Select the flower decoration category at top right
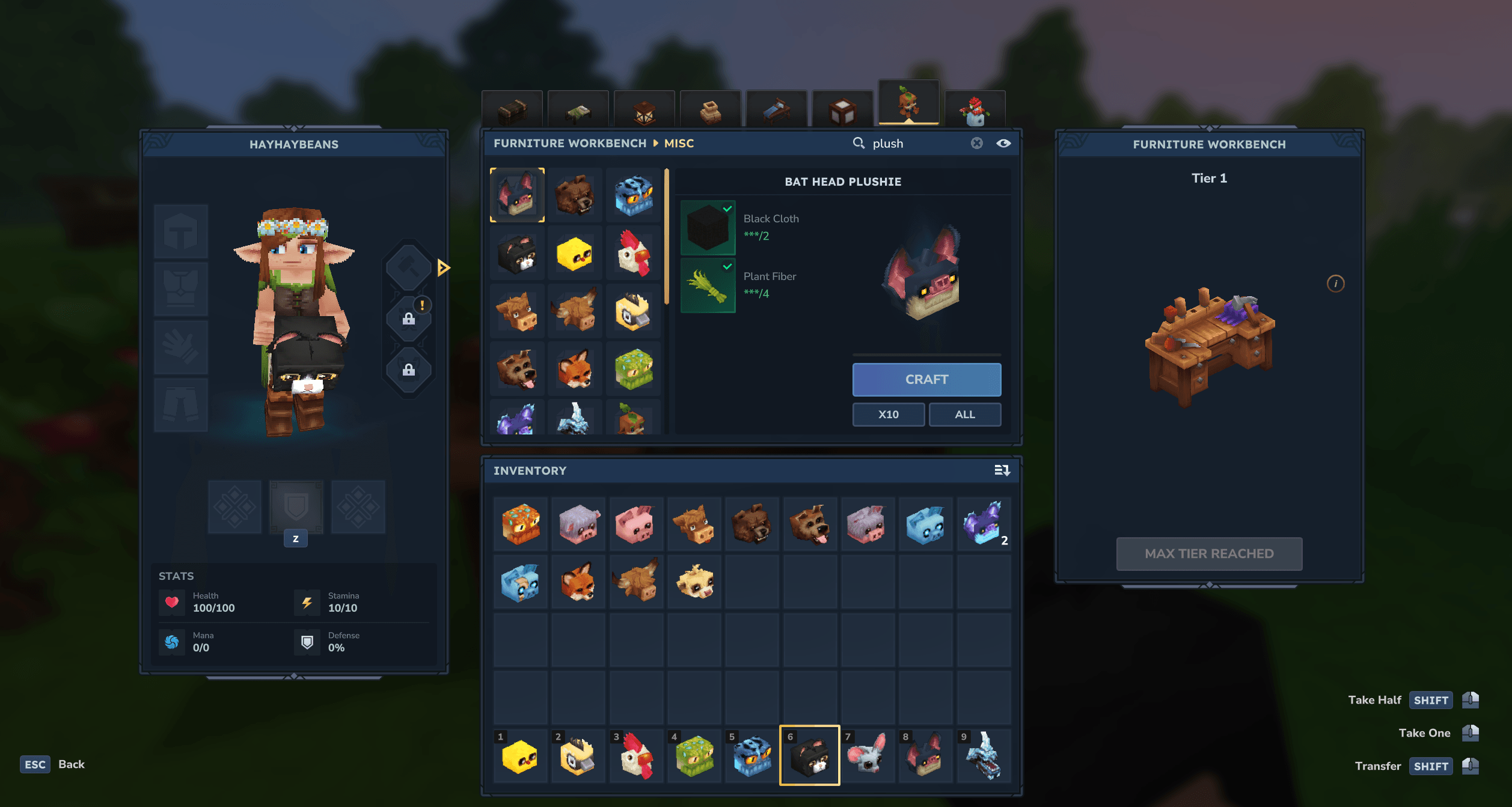Screen dimensions: 1512x807 point(974,108)
